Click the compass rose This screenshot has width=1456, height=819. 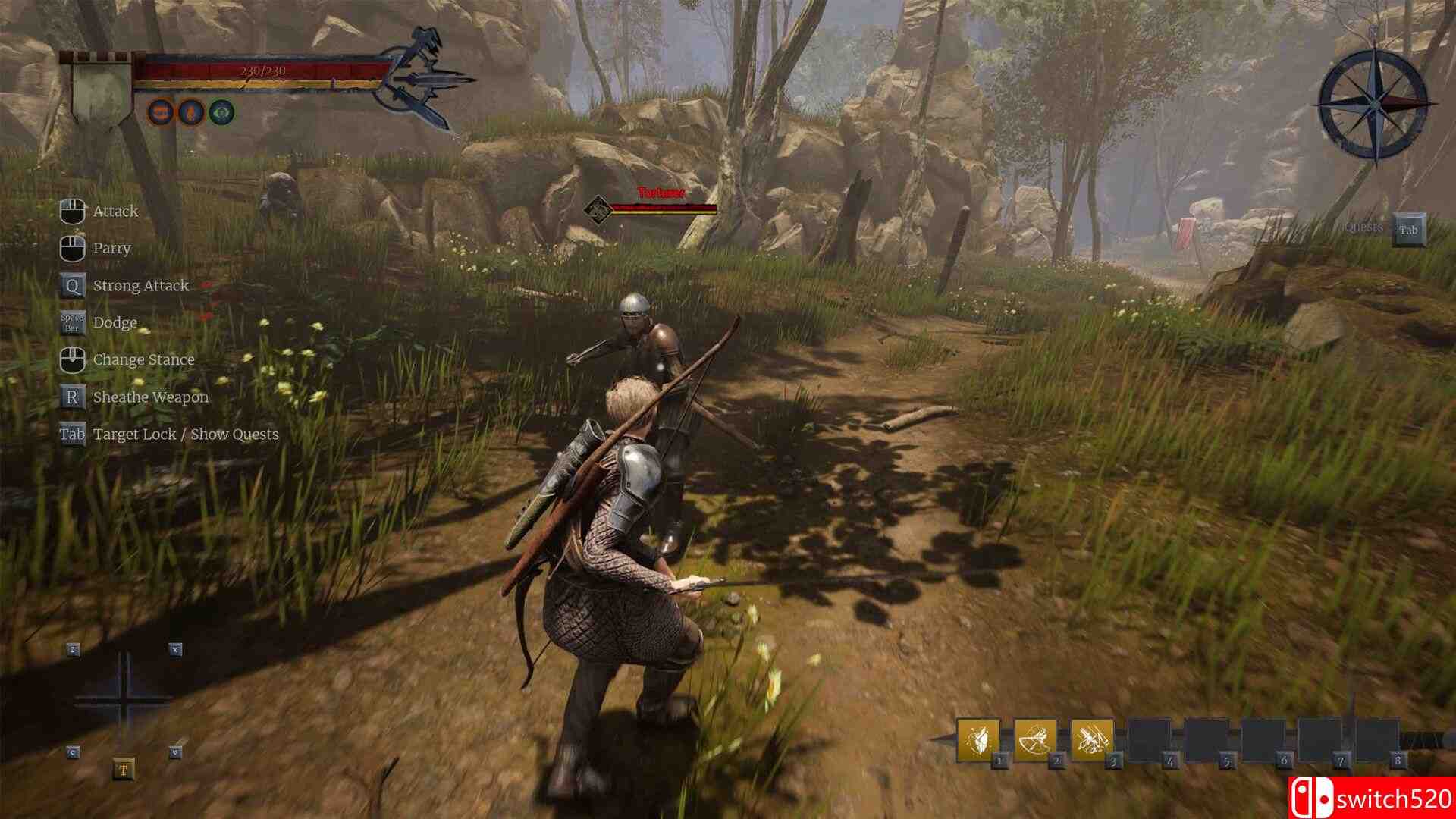click(1373, 104)
